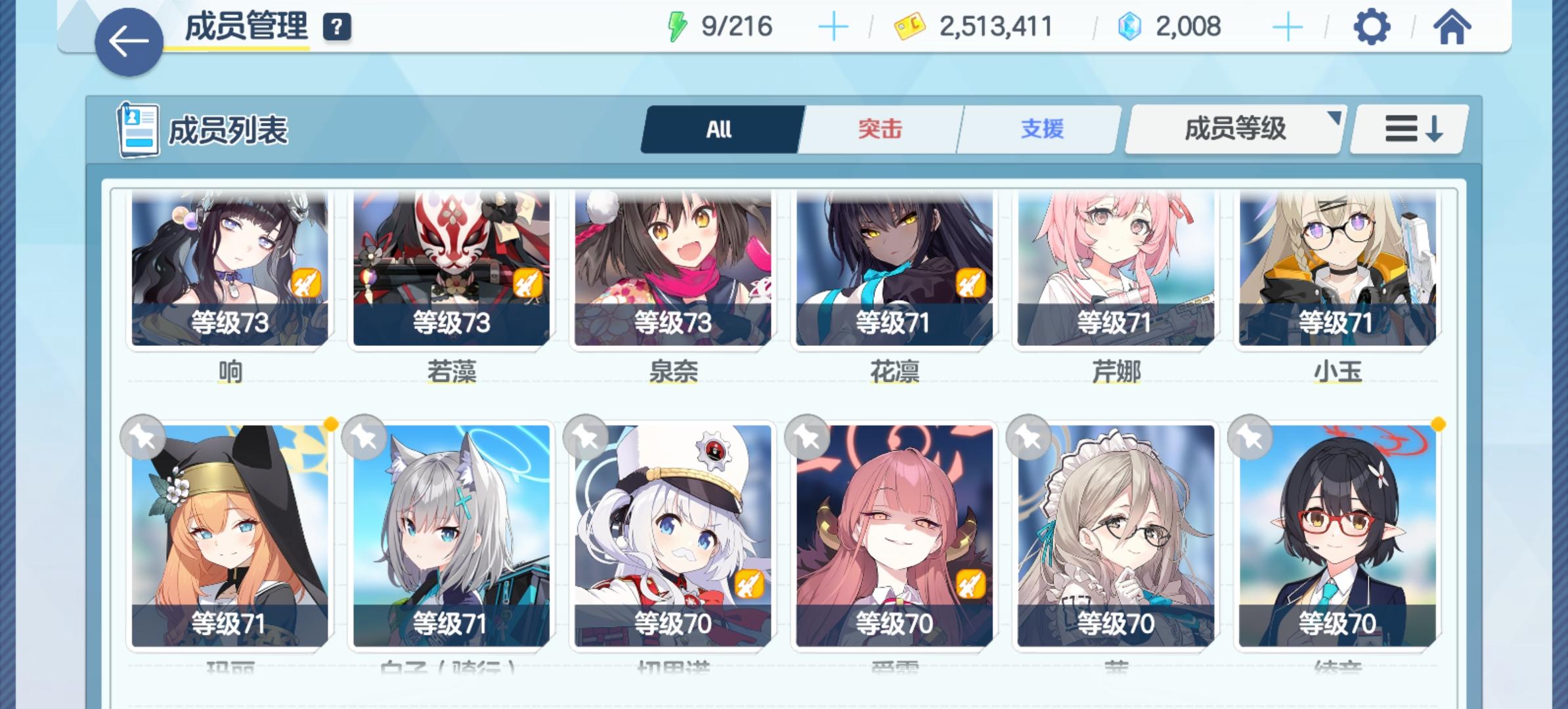Tap the lightning energy icon

click(676, 28)
